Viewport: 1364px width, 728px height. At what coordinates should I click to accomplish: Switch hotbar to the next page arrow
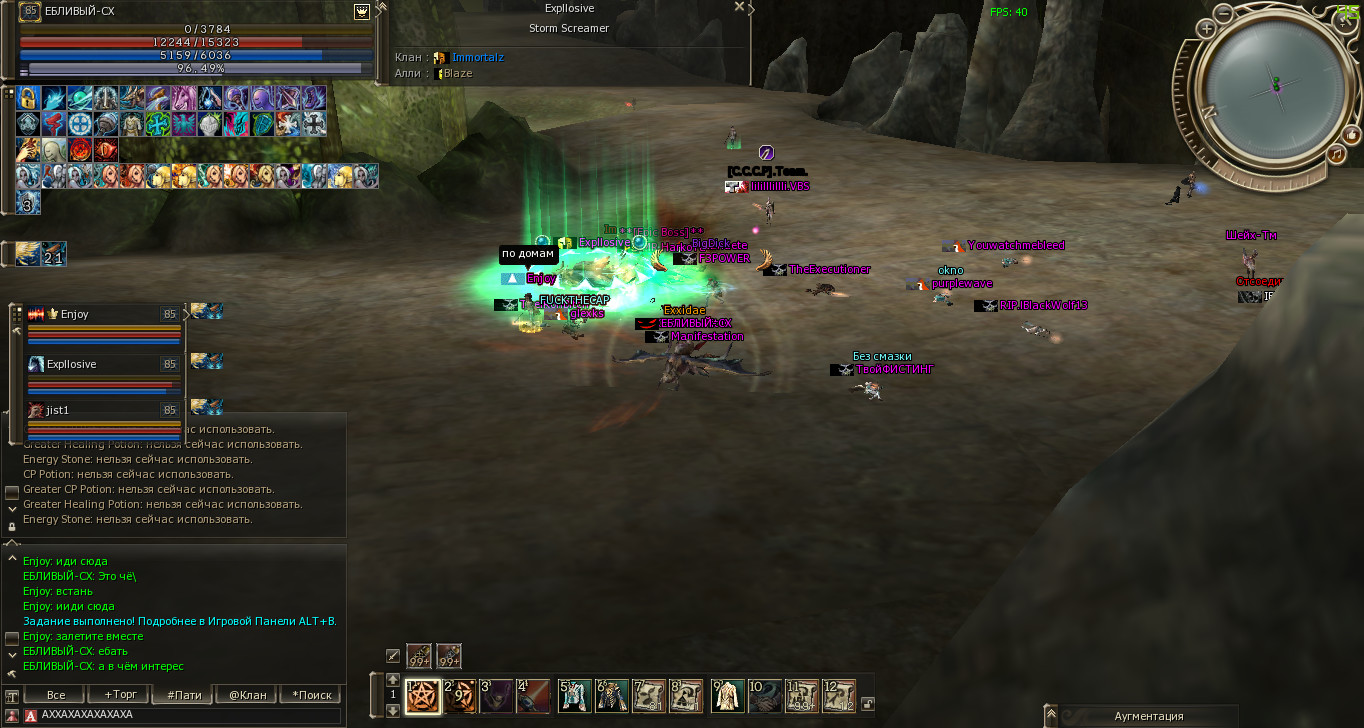pyautogui.click(x=392, y=710)
